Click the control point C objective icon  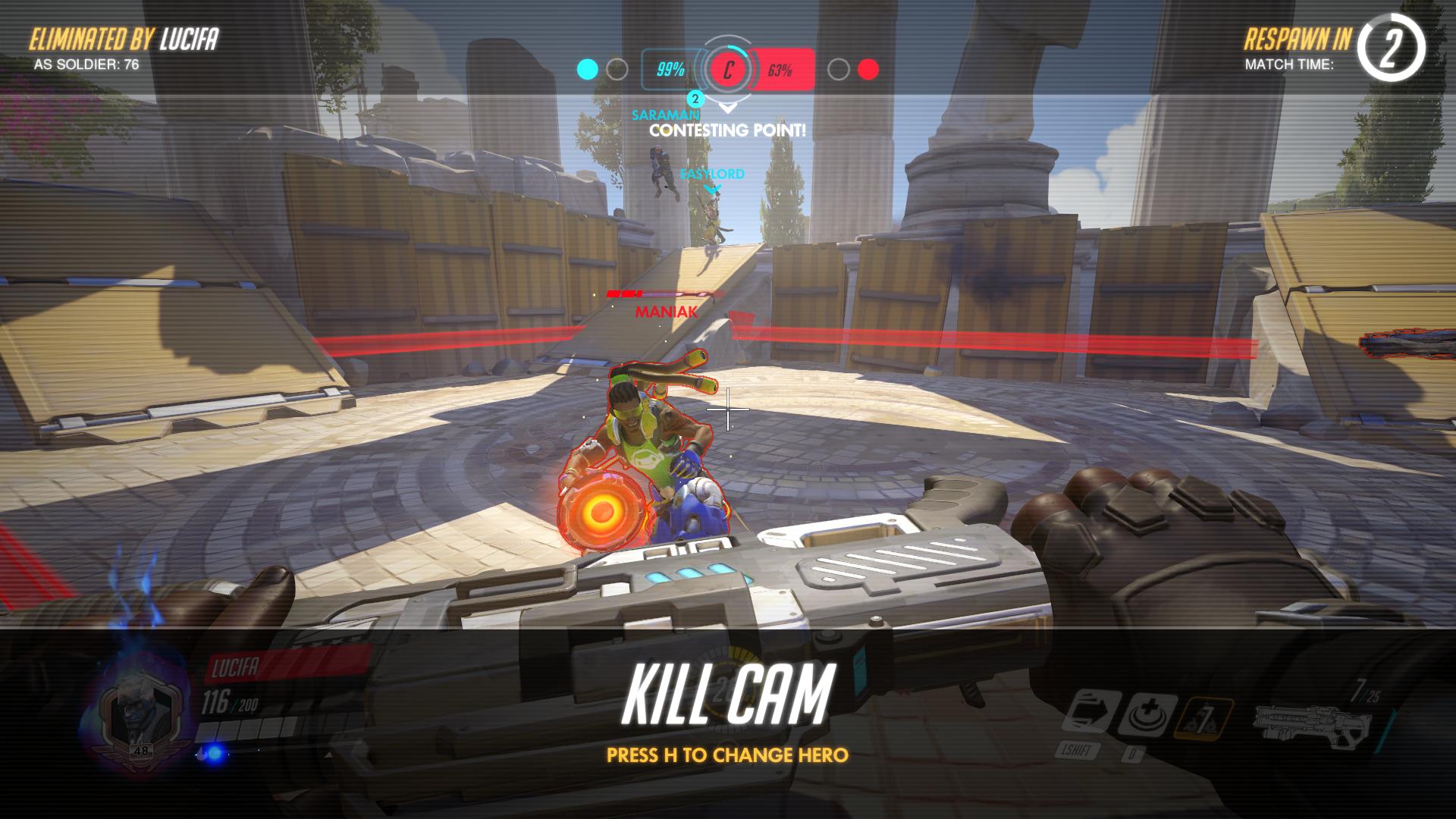[x=728, y=70]
